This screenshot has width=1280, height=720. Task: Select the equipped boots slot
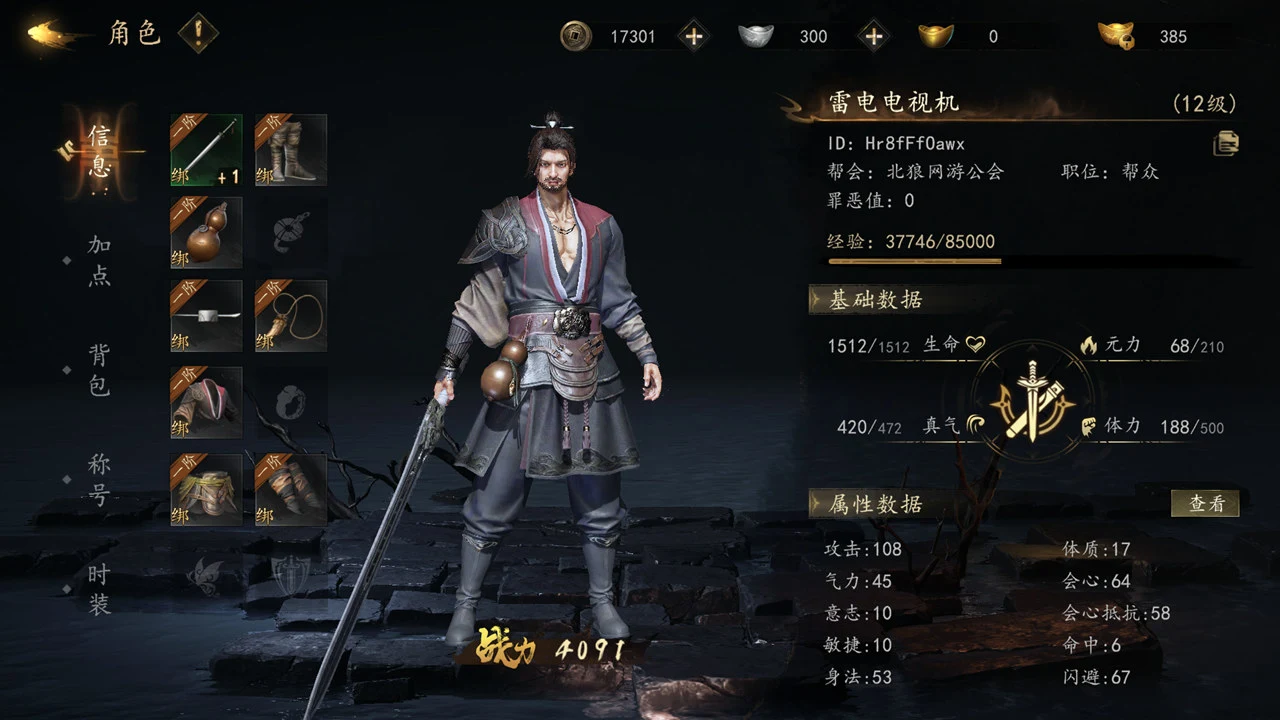(x=291, y=150)
